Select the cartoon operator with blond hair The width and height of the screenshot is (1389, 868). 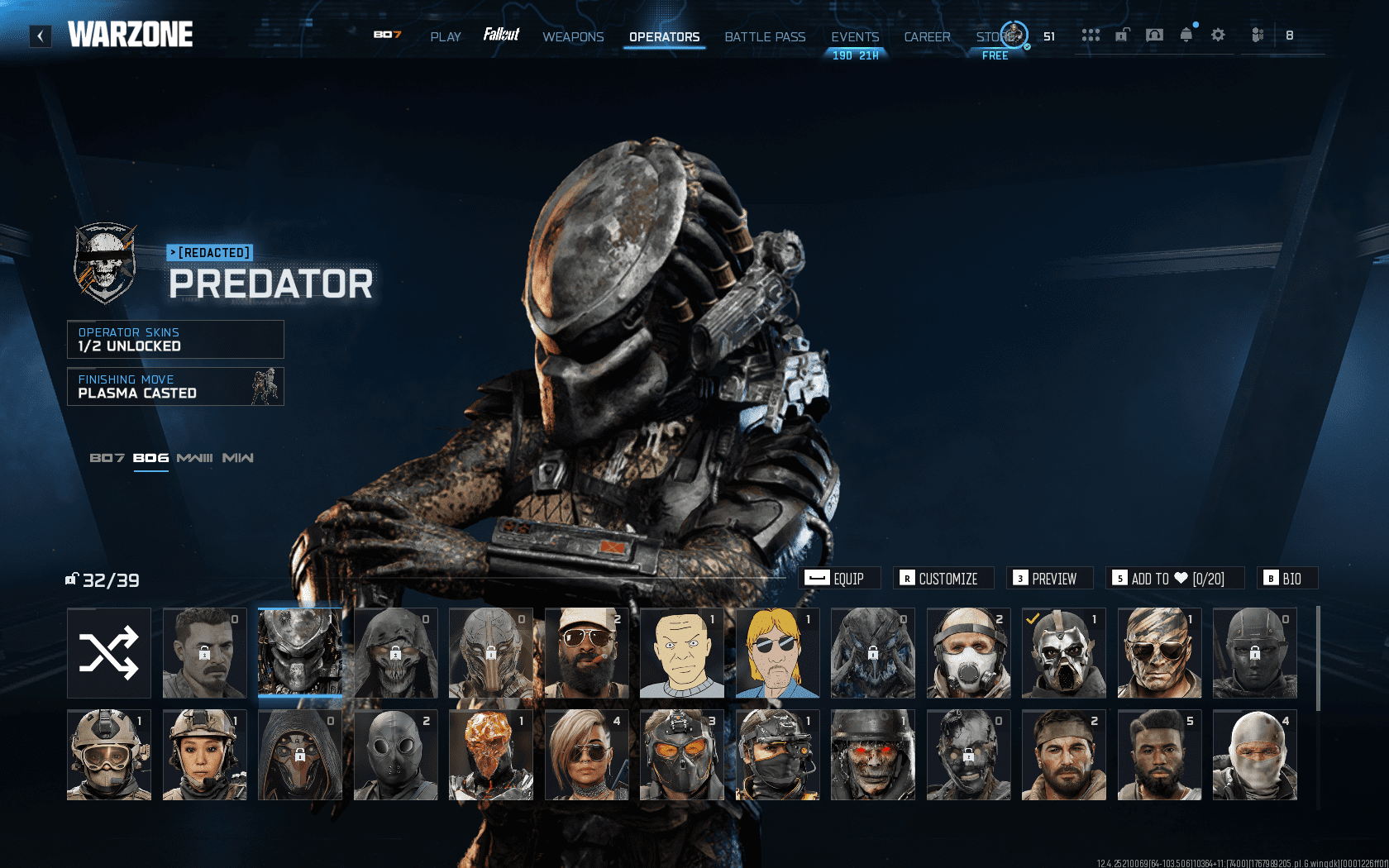point(777,653)
